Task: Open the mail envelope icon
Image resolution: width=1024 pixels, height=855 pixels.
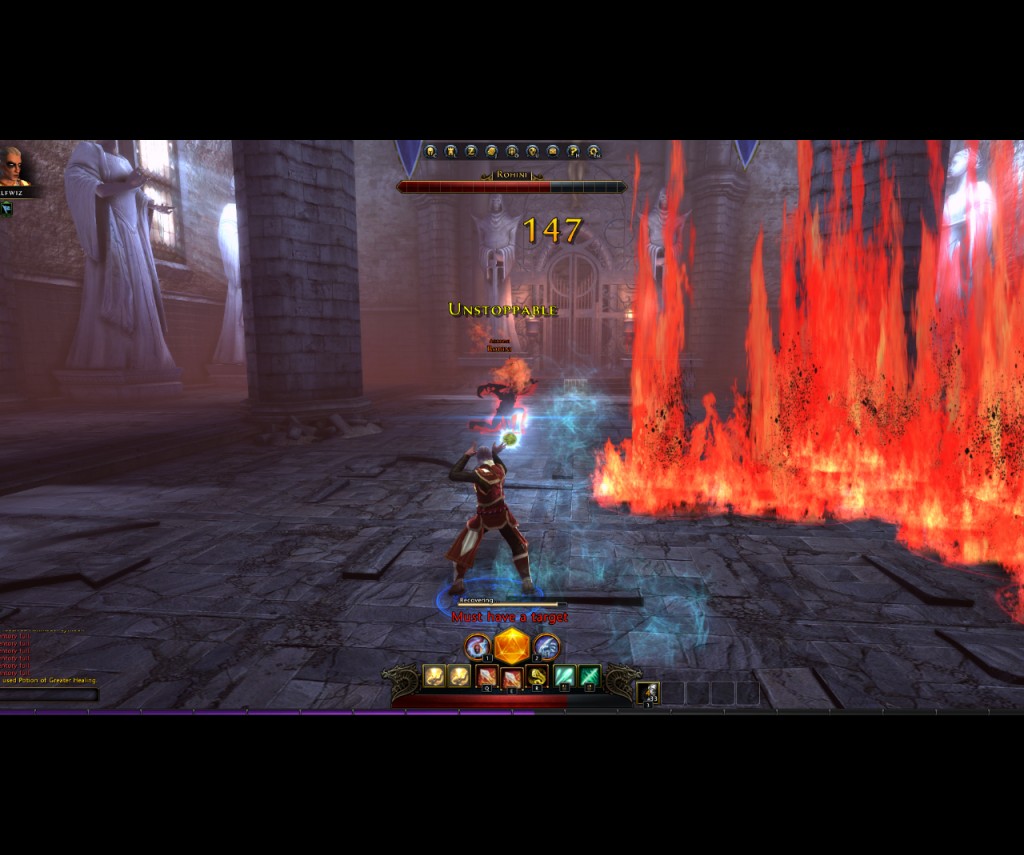Action: pos(553,152)
